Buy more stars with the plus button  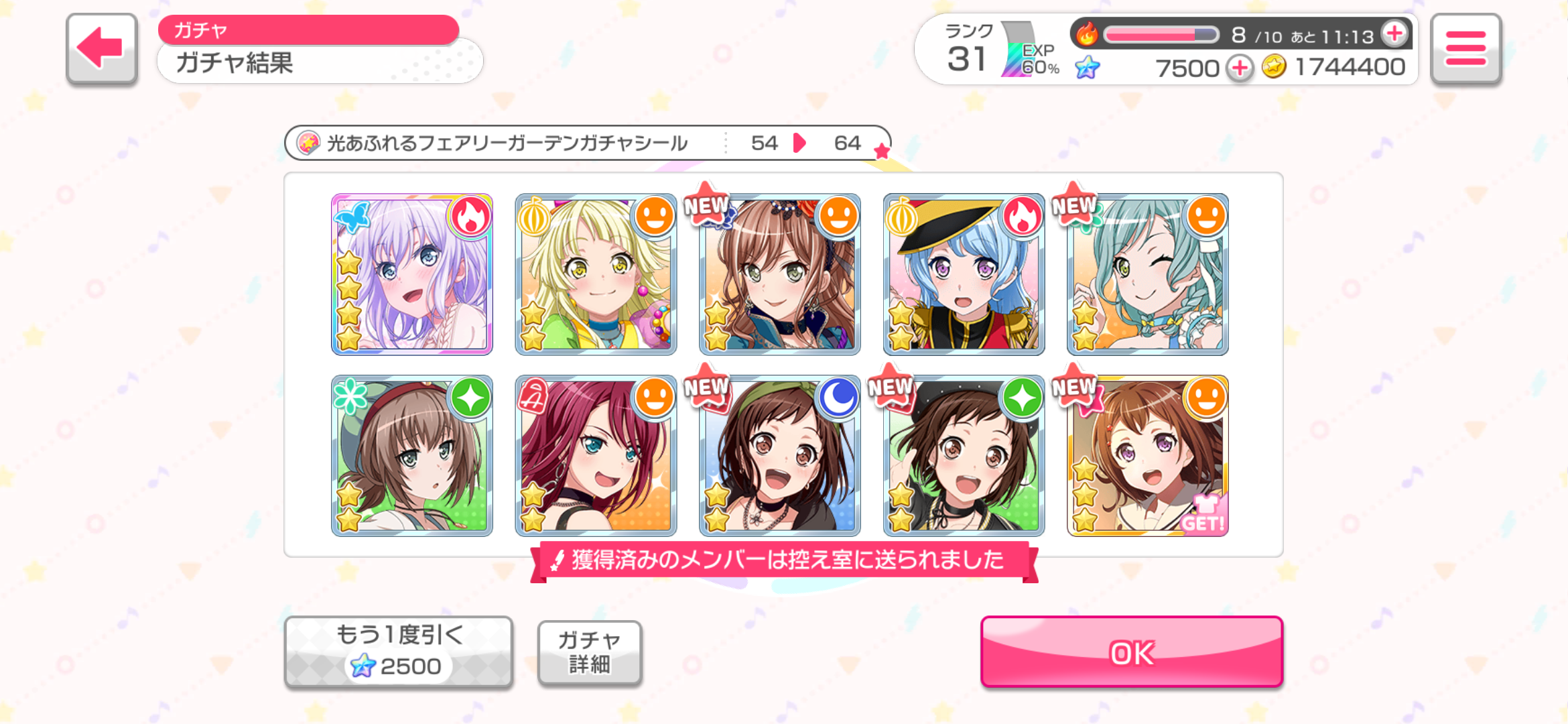point(1240,68)
